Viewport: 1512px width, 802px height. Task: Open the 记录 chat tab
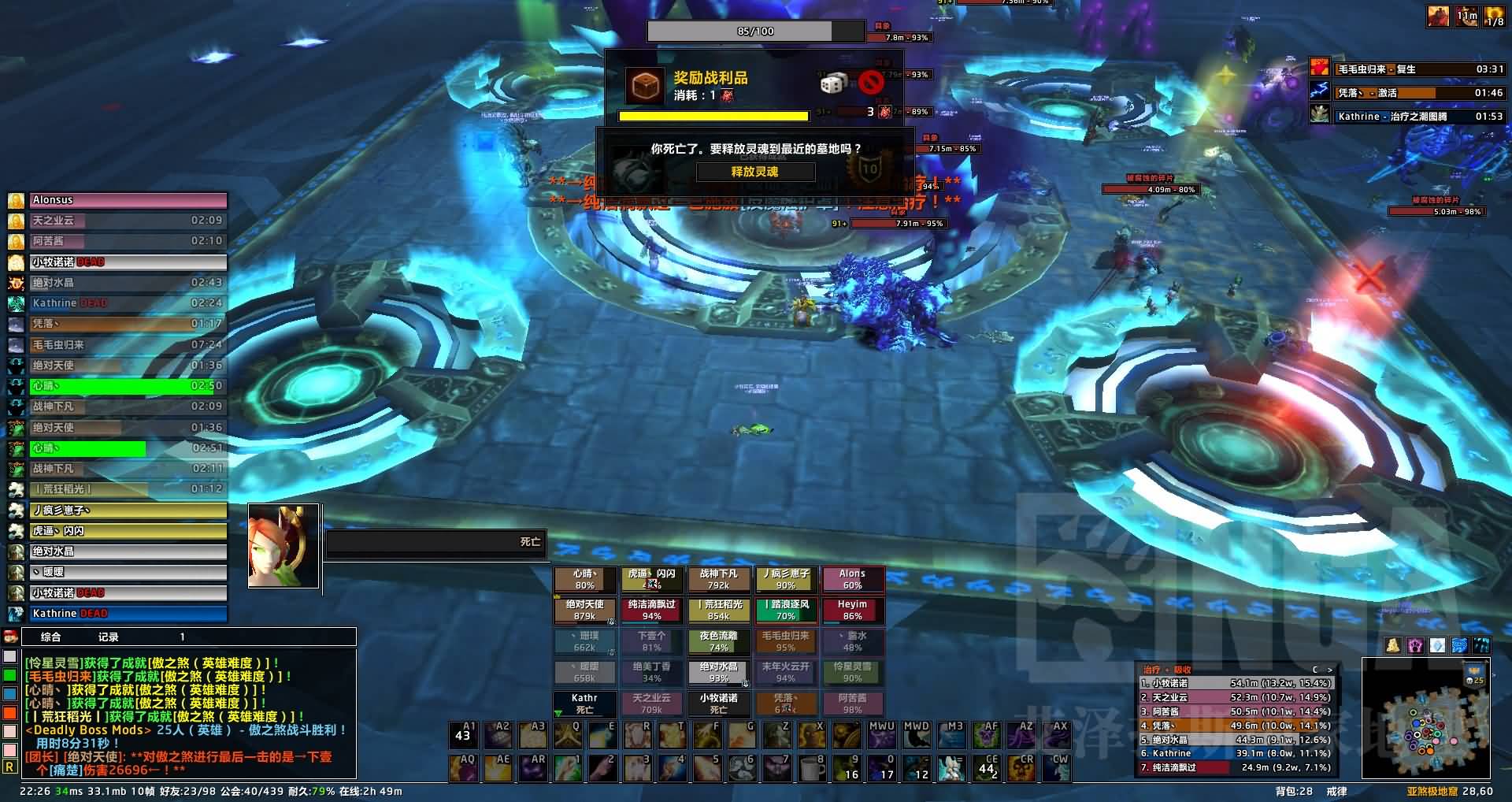pyautogui.click(x=108, y=637)
